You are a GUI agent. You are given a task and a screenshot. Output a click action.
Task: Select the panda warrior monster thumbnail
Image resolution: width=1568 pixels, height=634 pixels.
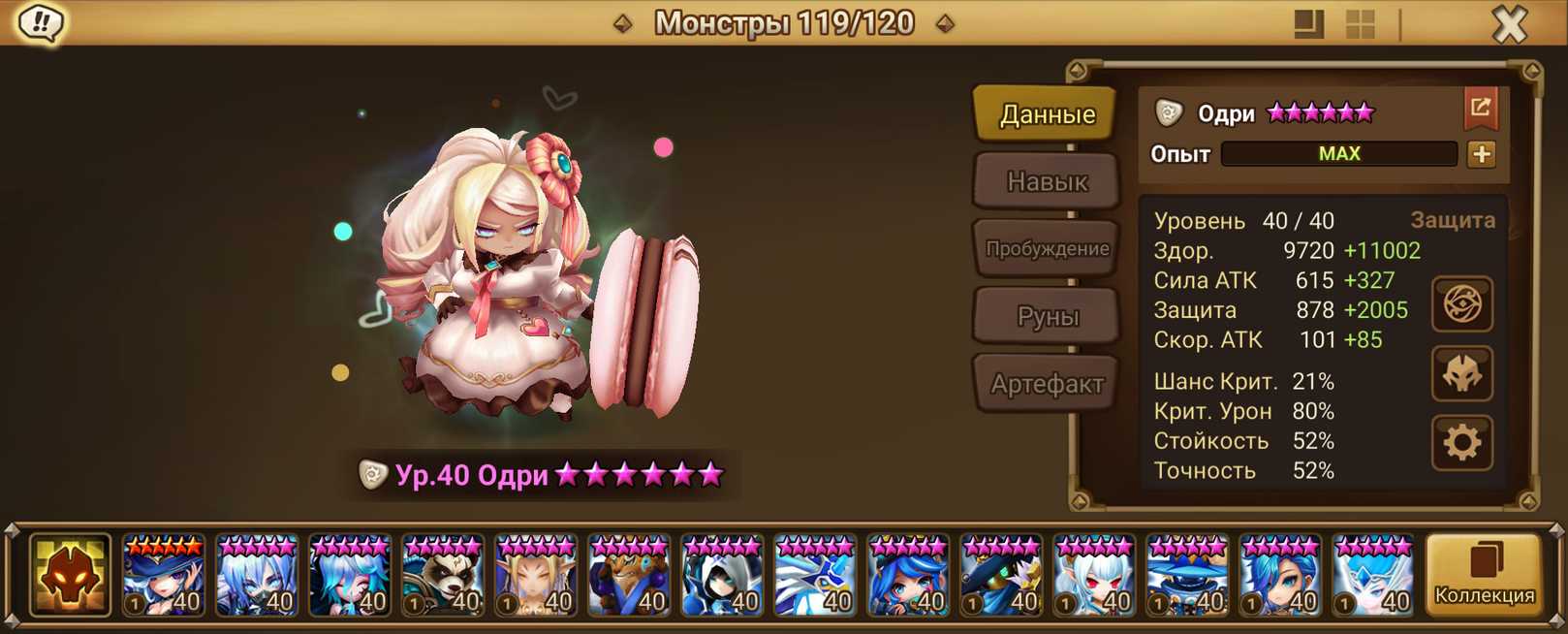coord(443,576)
